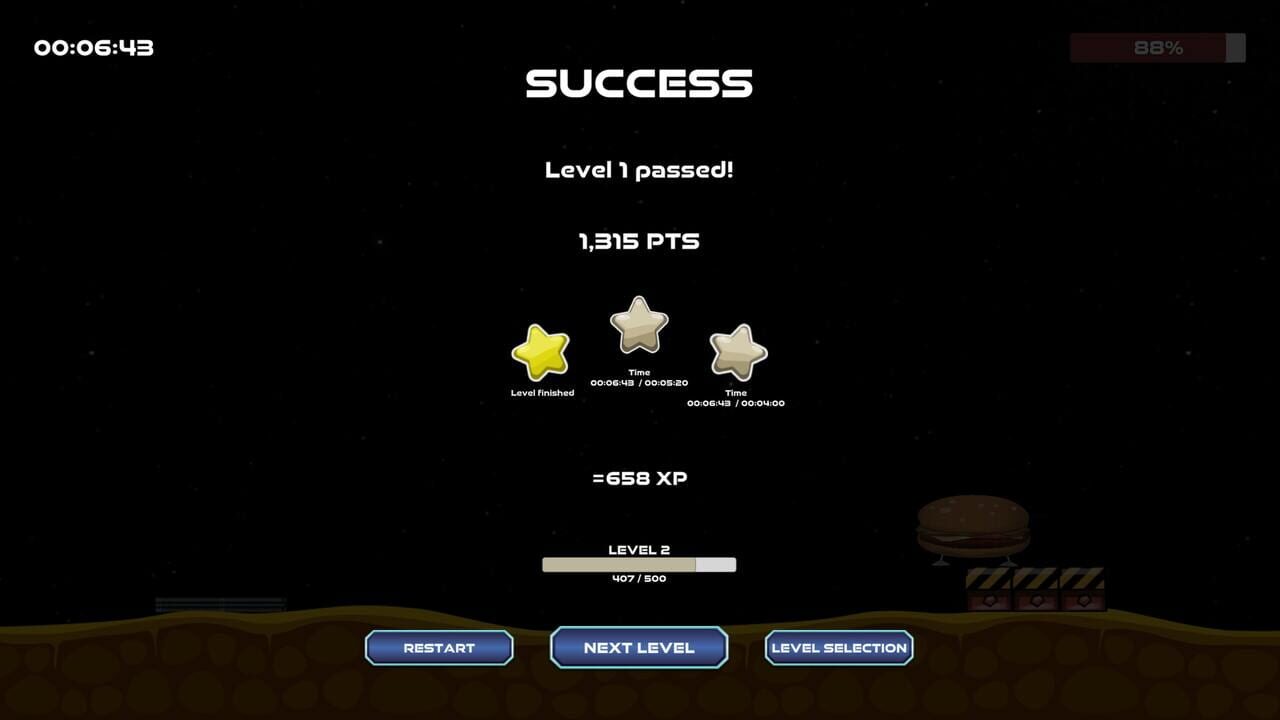Open LEVEL SELECTION

point(839,647)
